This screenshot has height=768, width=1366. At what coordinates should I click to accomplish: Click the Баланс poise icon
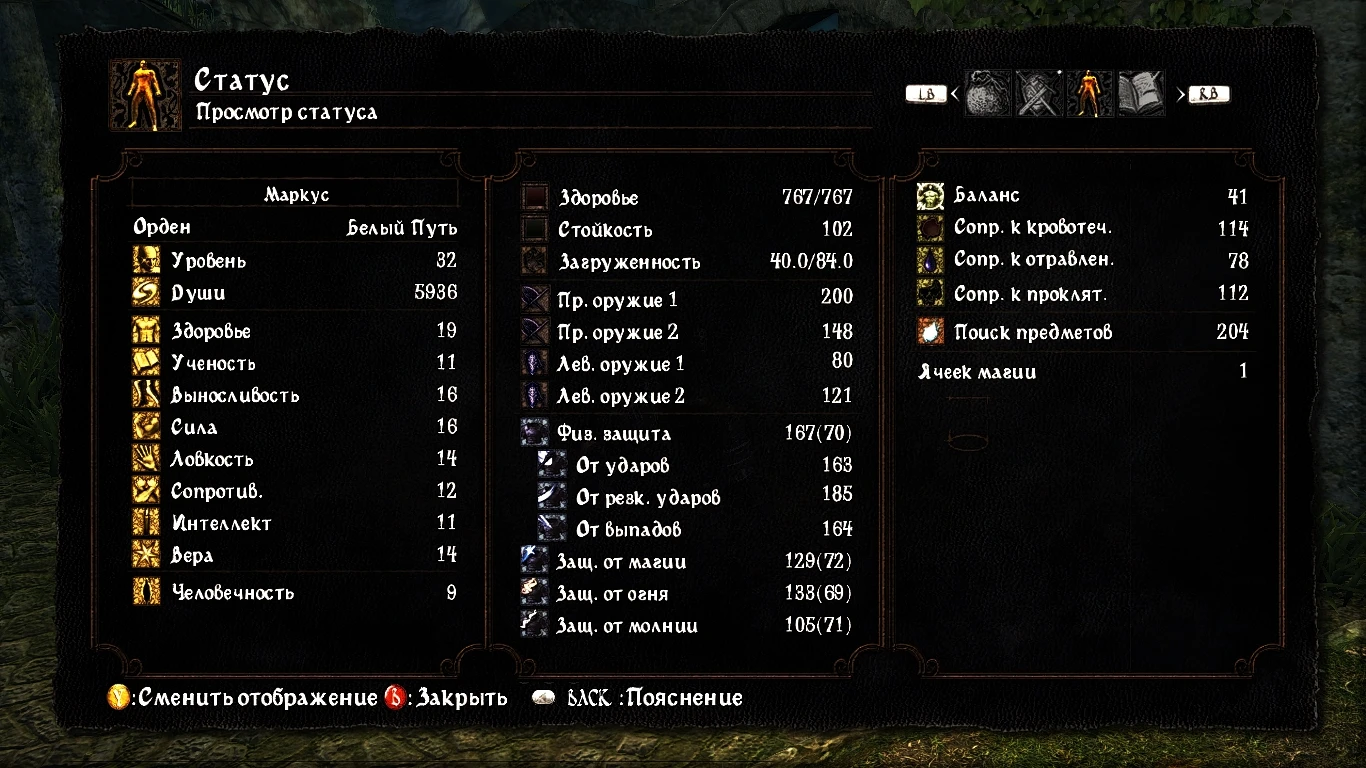pos(930,195)
